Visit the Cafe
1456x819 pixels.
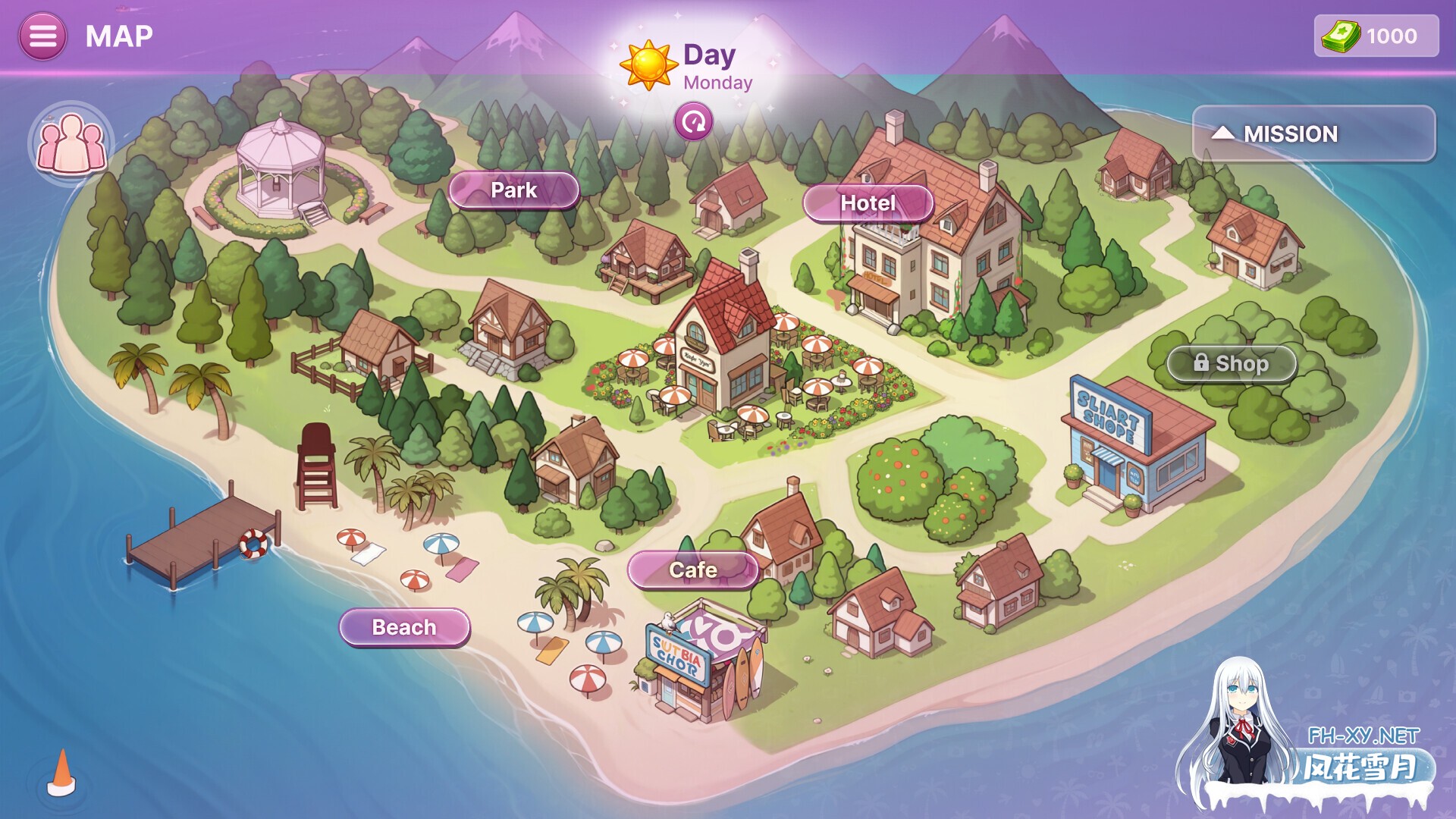[x=692, y=570]
